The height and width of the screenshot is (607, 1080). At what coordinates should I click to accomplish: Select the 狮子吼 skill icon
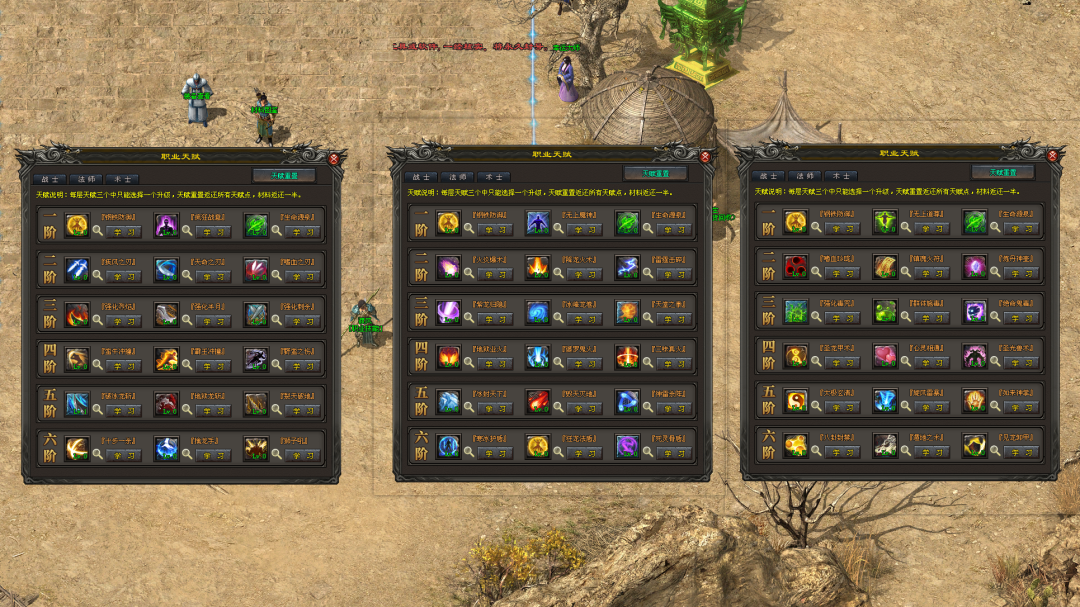pyautogui.click(x=255, y=448)
